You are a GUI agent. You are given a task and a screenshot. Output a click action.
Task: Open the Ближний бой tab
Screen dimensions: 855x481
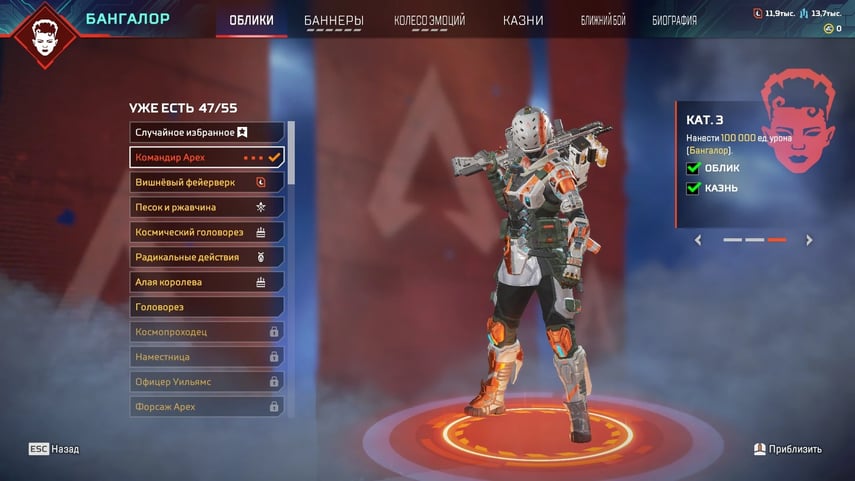click(x=604, y=20)
